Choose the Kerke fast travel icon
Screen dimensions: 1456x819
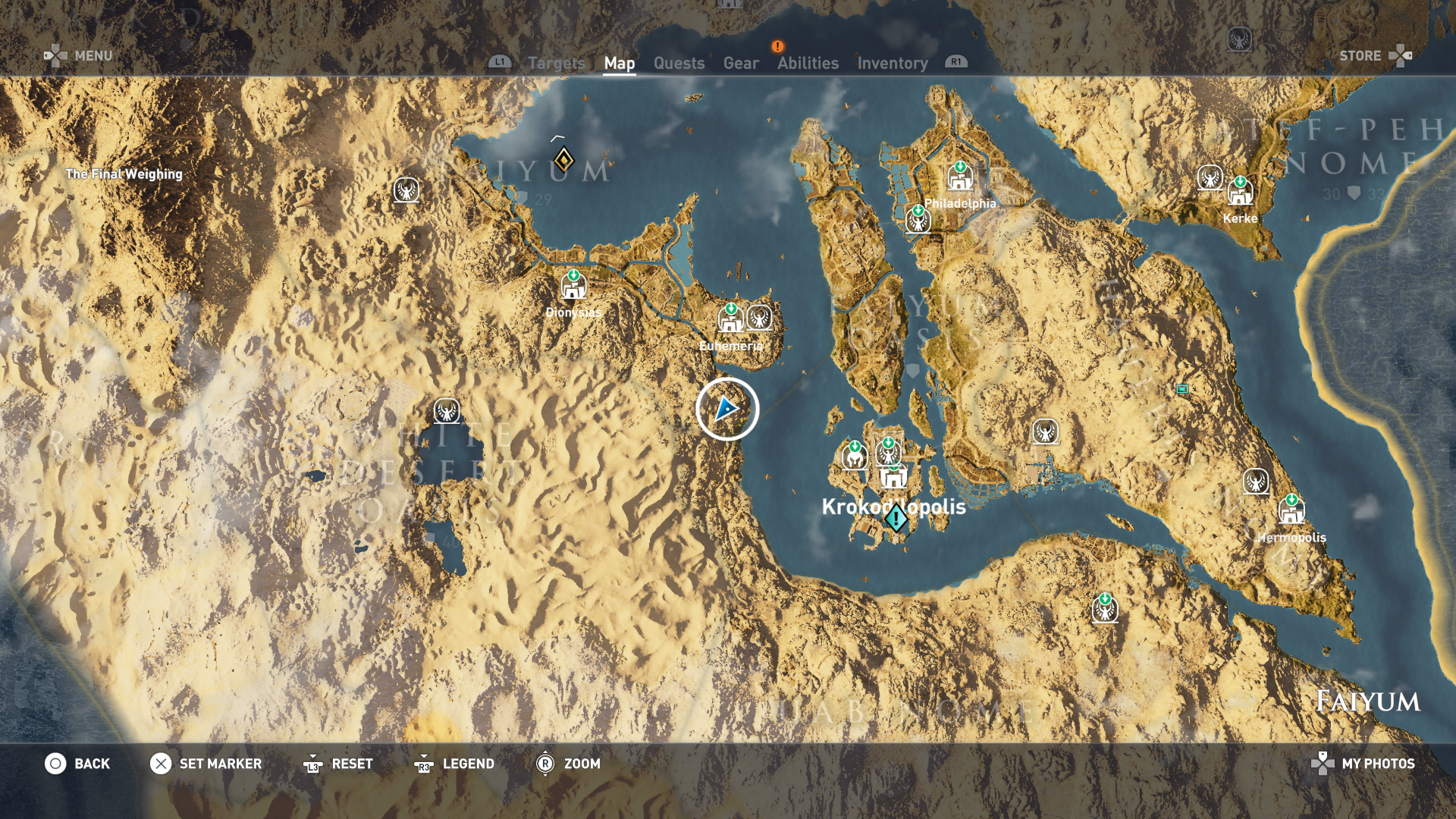pyautogui.click(x=1240, y=193)
